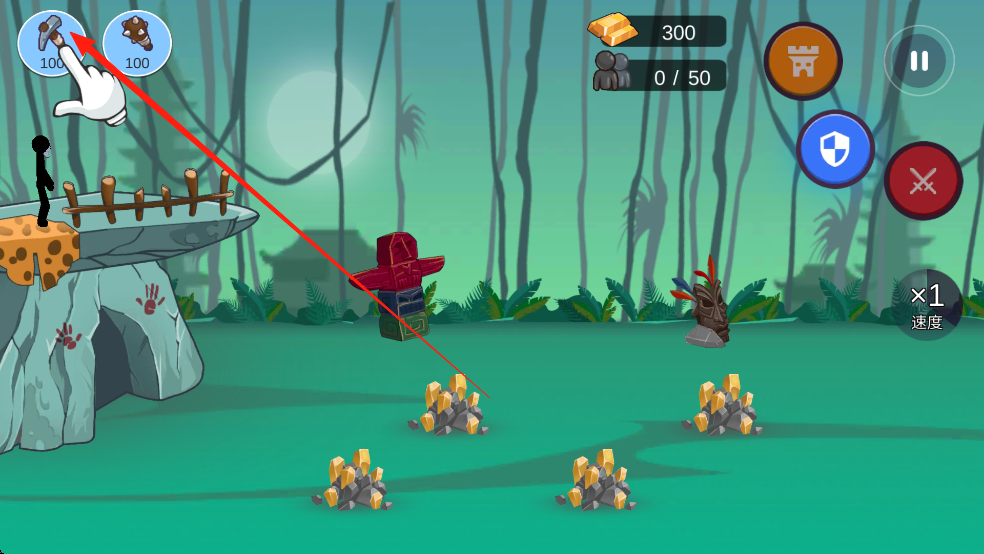Select the orange castle retreat button
984x554 pixels.
click(x=803, y=61)
